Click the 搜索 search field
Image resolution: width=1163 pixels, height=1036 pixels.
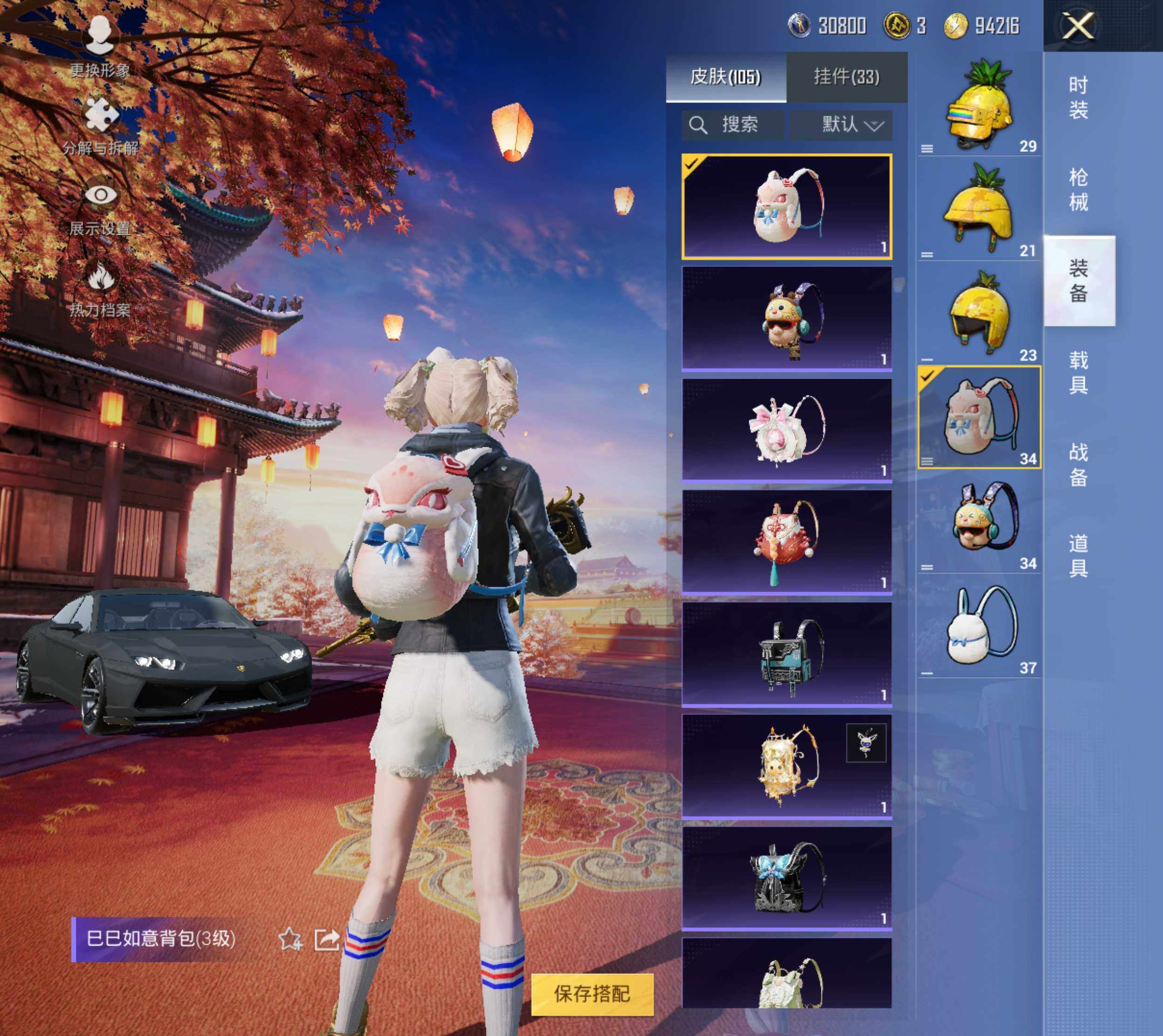coord(733,125)
